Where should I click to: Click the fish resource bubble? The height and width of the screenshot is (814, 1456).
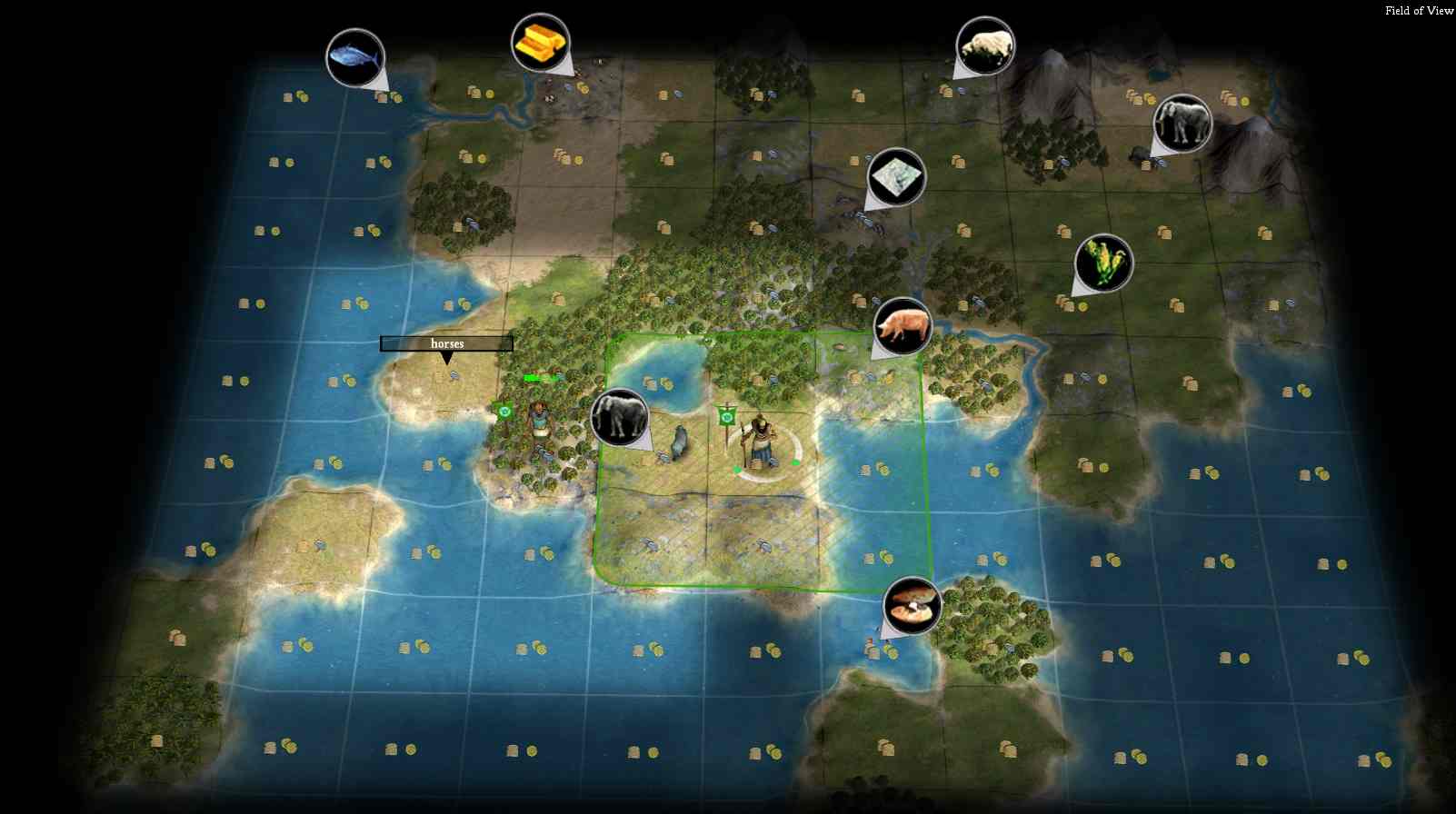tap(354, 57)
